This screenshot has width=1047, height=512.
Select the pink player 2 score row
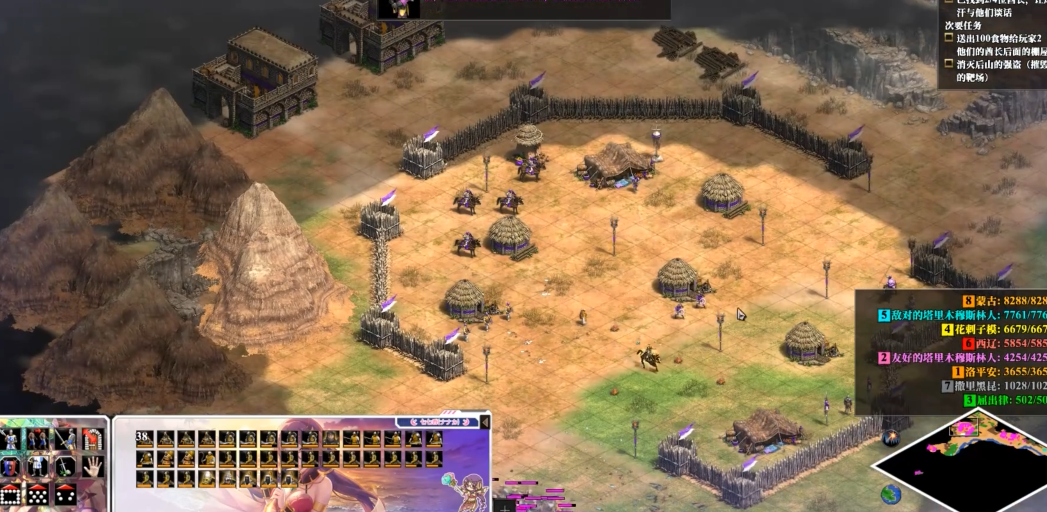pos(962,357)
